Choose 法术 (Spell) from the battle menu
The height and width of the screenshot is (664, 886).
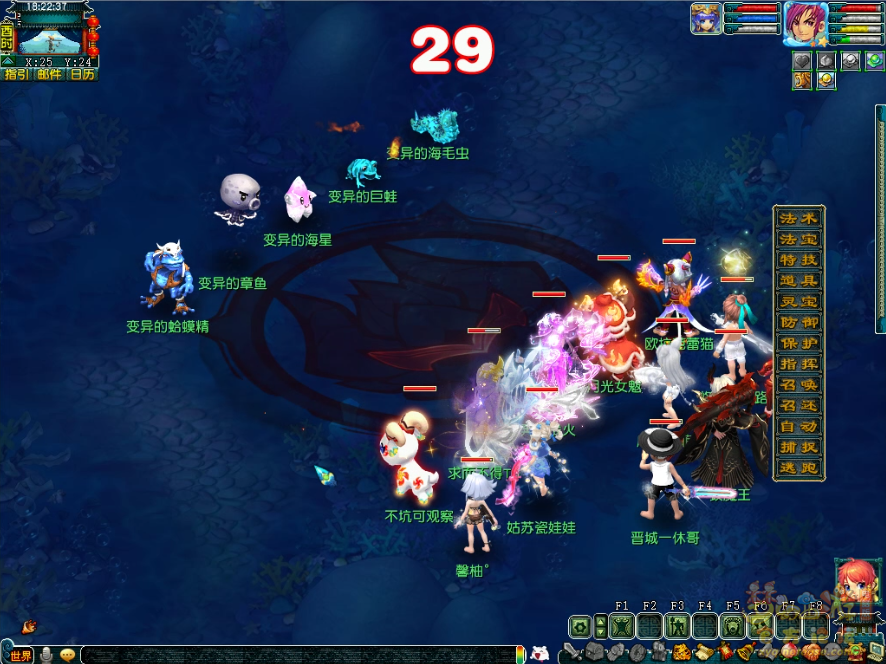coord(798,218)
